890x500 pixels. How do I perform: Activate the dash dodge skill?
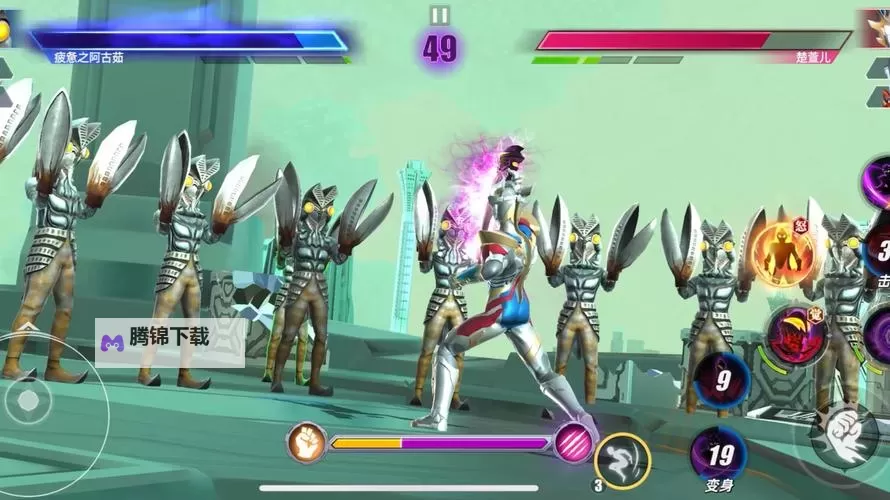pyautogui.click(x=622, y=461)
